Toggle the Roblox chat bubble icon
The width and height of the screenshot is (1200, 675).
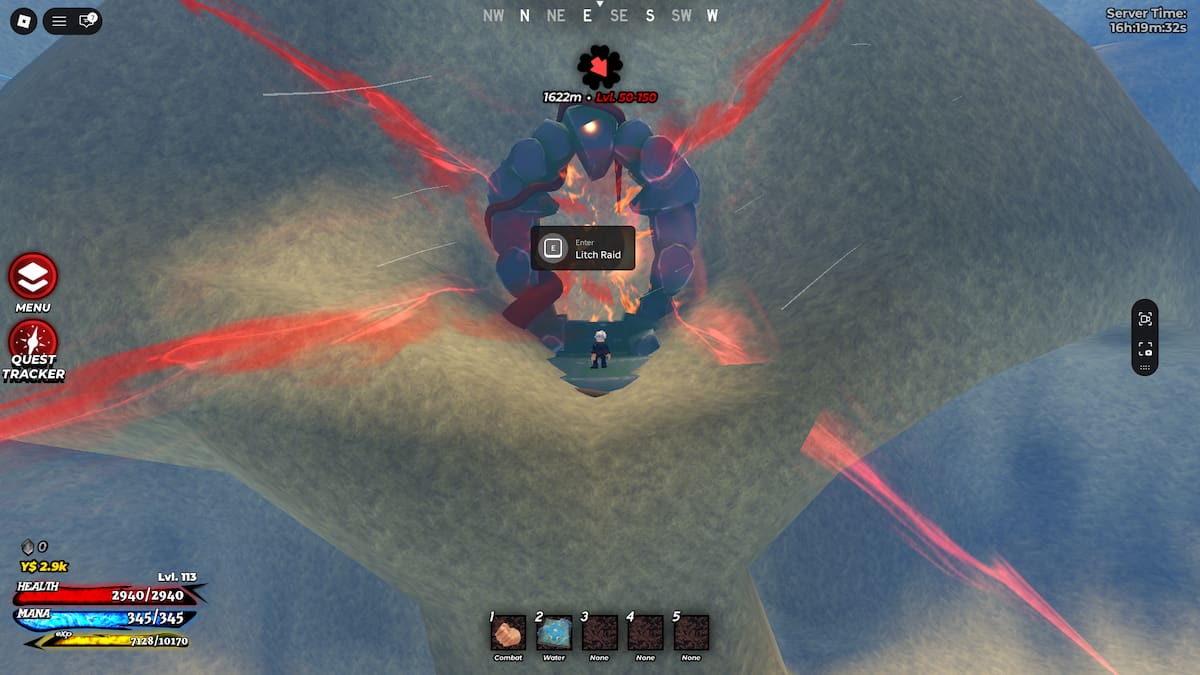tap(87, 21)
